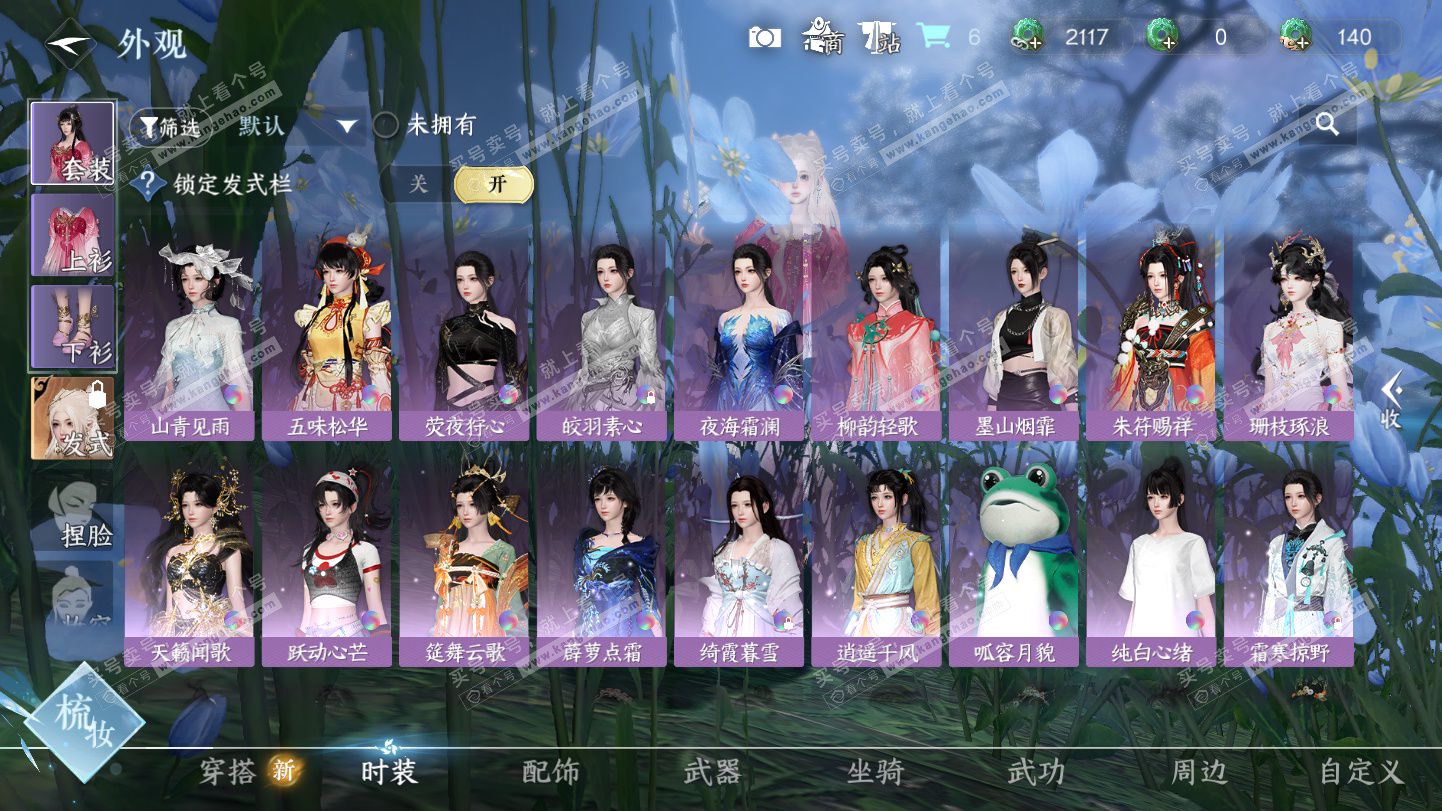The height and width of the screenshot is (811, 1442).
Task: Switch to the 配饰 accessories tab
Action: (x=551, y=772)
